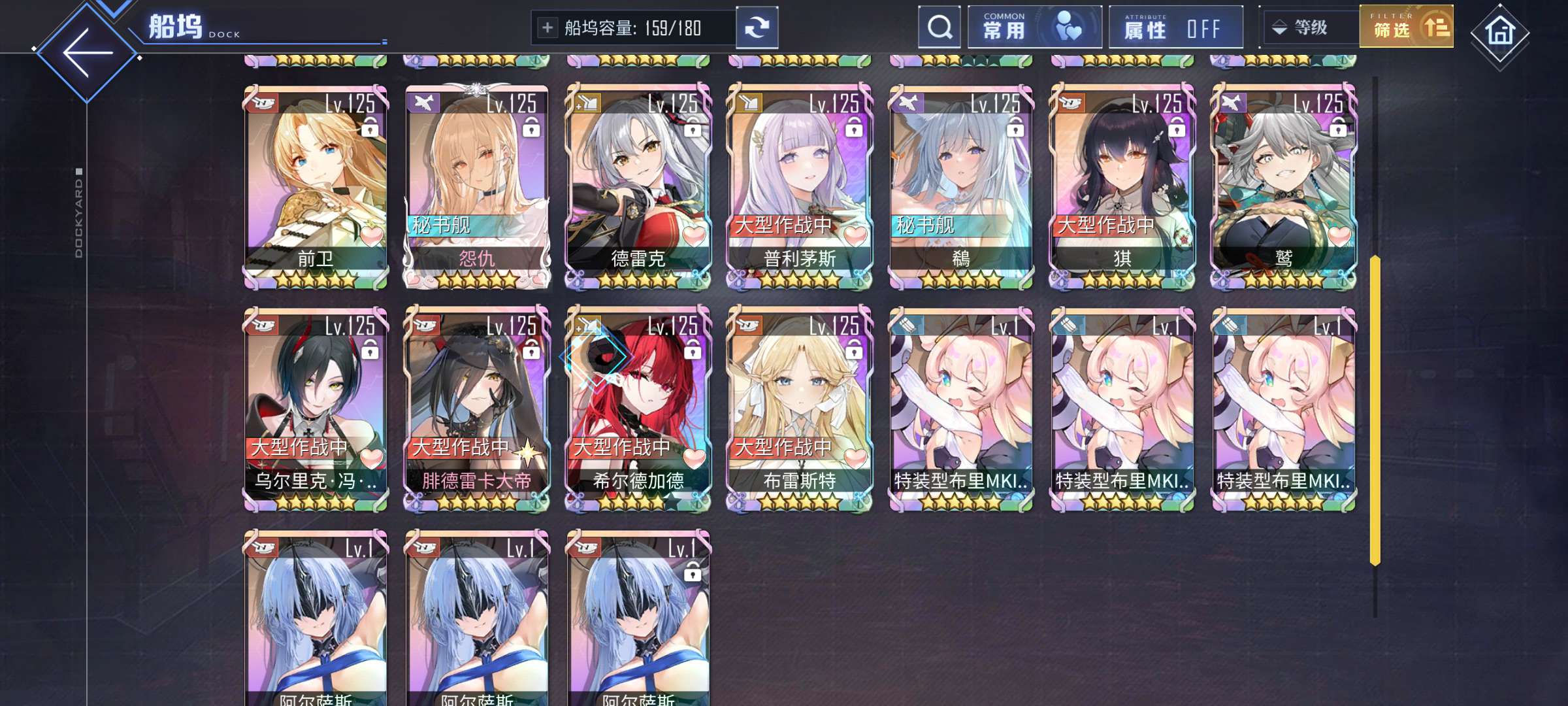Select the 怨仇 ship card
The height and width of the screenshot is (706, 1568).
(477, 186)
